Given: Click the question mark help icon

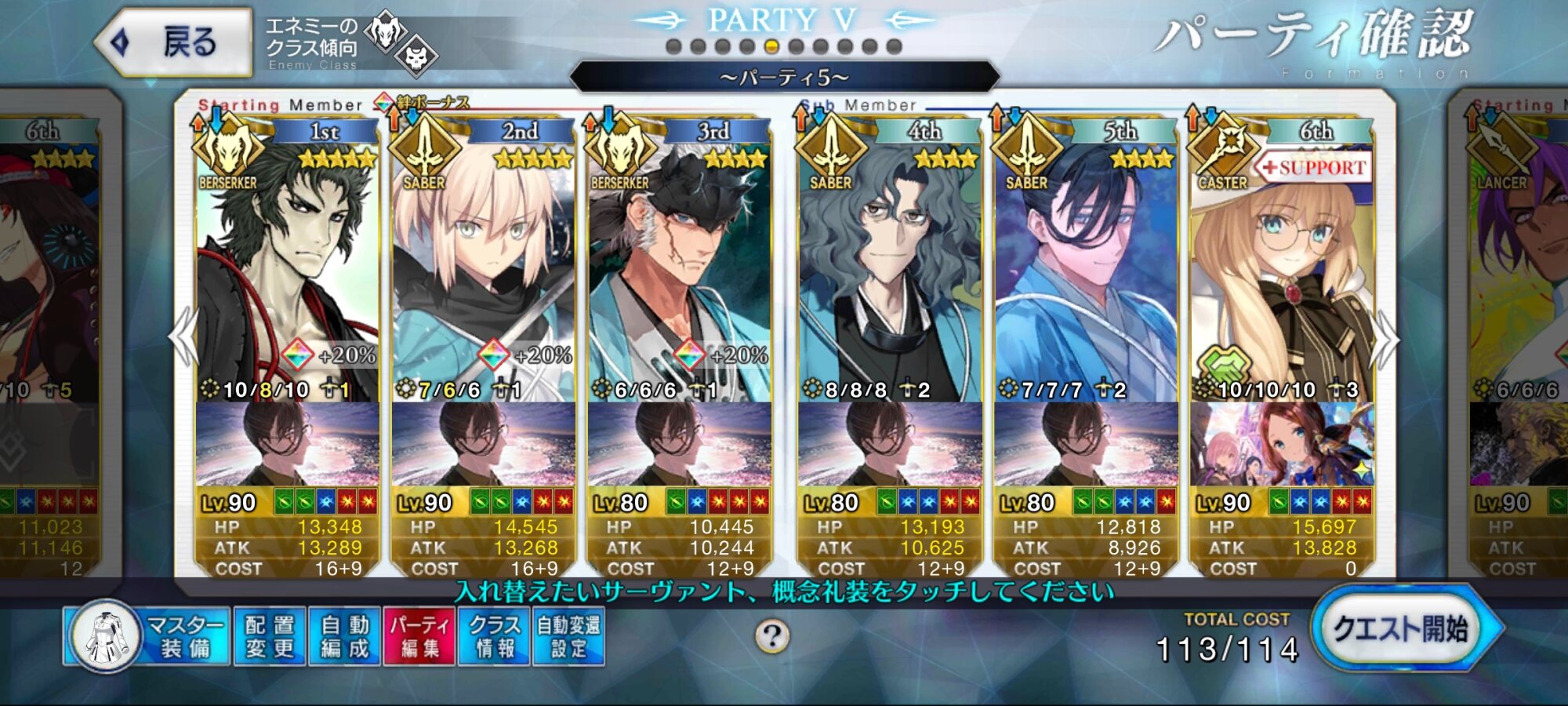Looking at the screenshot, I should tap(772, 636).
